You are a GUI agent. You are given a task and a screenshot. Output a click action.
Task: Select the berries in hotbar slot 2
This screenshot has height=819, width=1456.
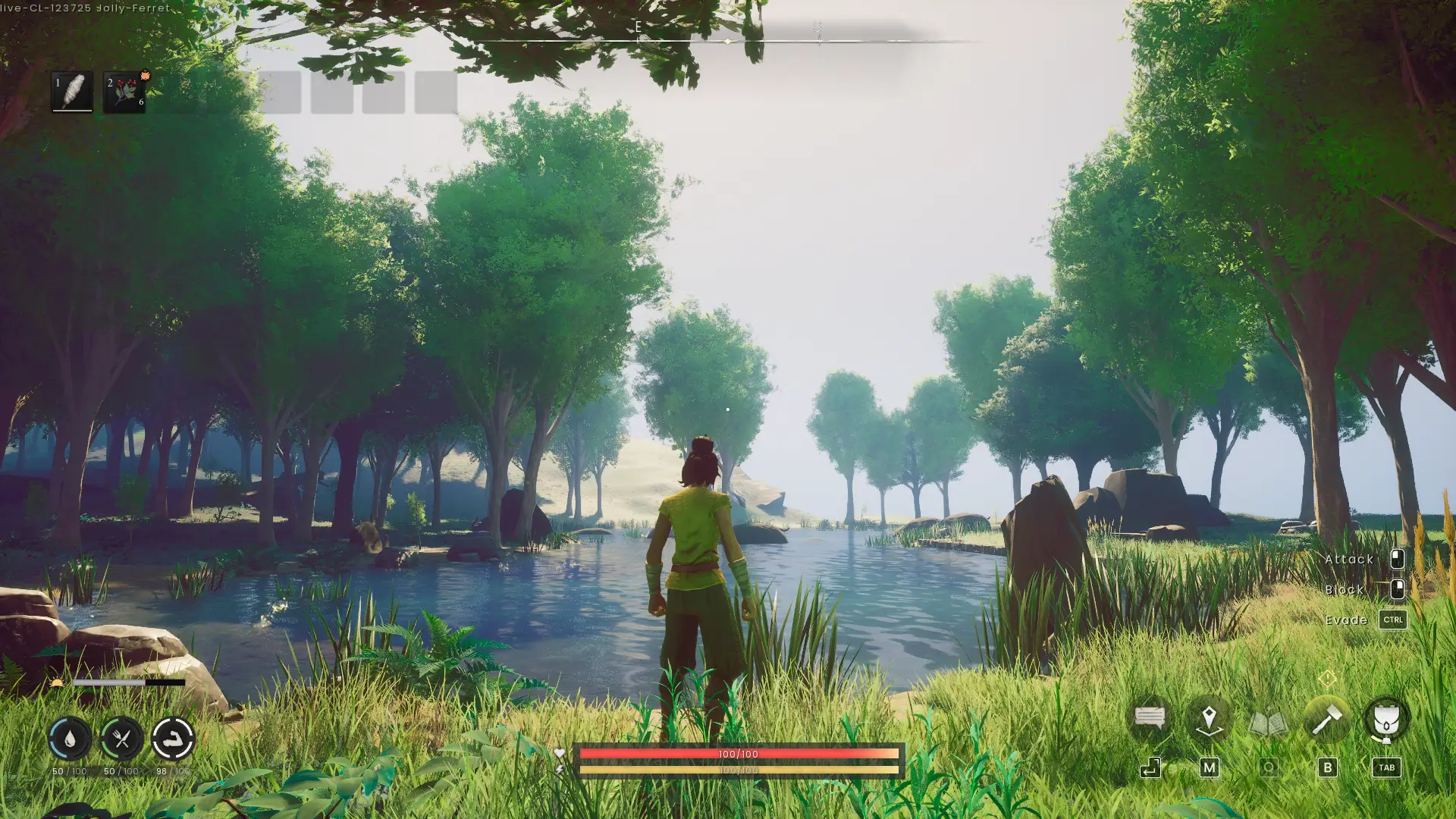tap(124, 91)
